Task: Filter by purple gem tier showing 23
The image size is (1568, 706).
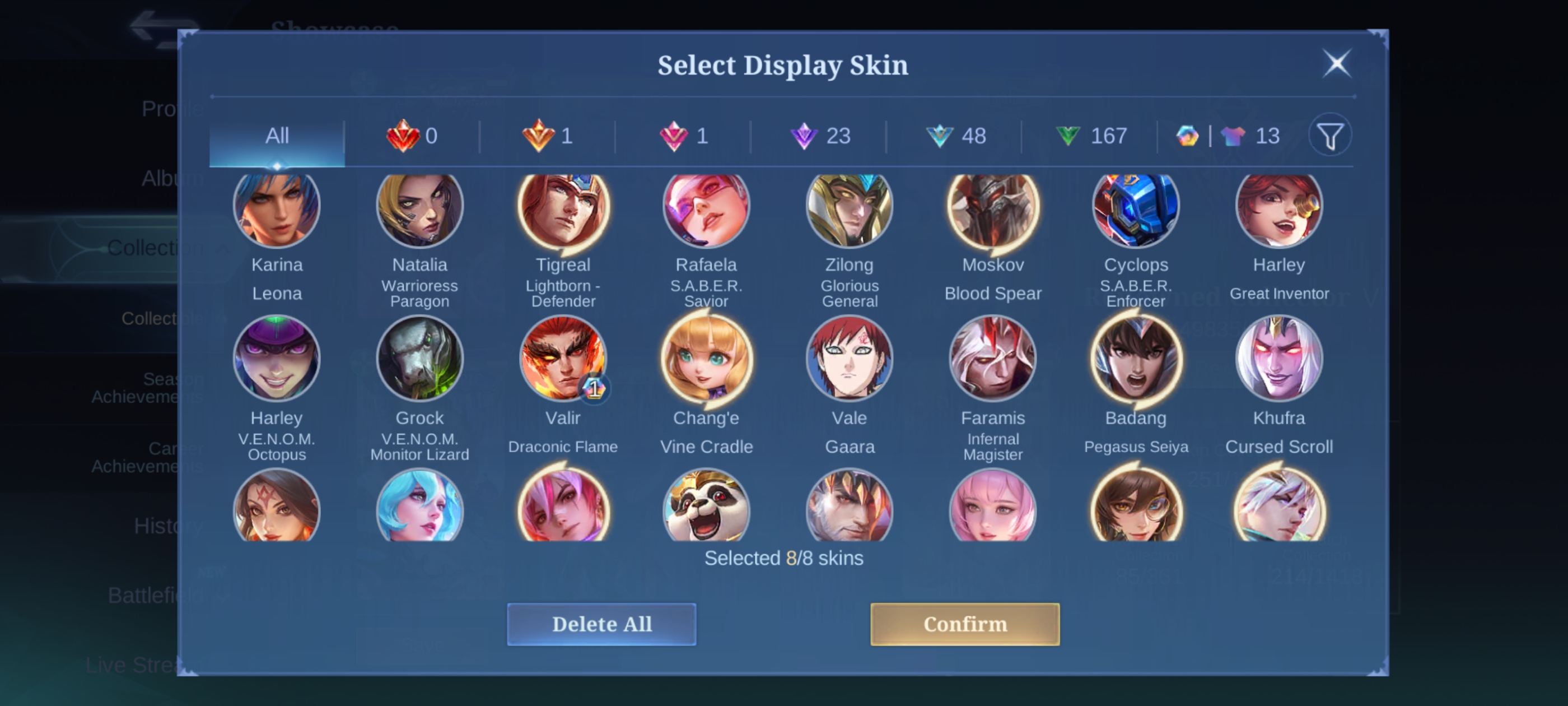Action: click(819, 136)
